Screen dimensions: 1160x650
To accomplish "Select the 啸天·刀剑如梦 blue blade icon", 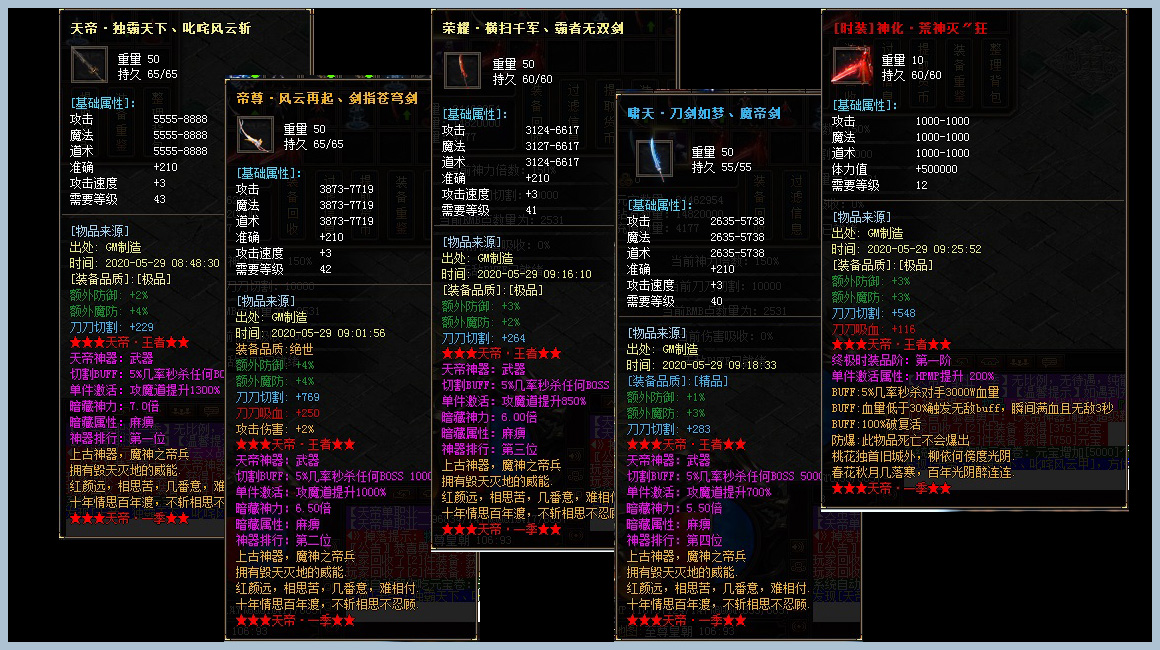I will point(655,159).
